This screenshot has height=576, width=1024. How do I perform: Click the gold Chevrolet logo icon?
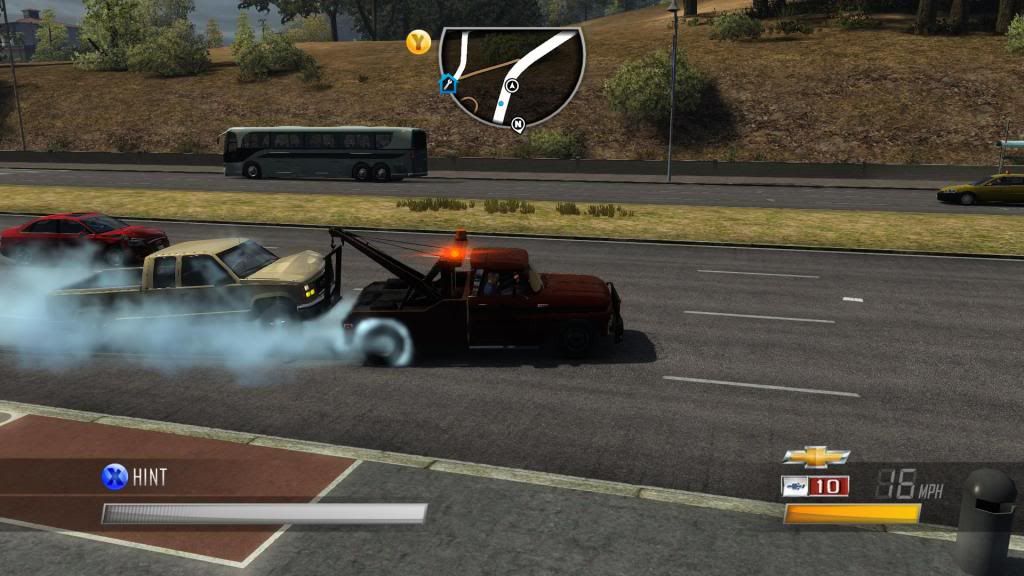tap(816, 457)
